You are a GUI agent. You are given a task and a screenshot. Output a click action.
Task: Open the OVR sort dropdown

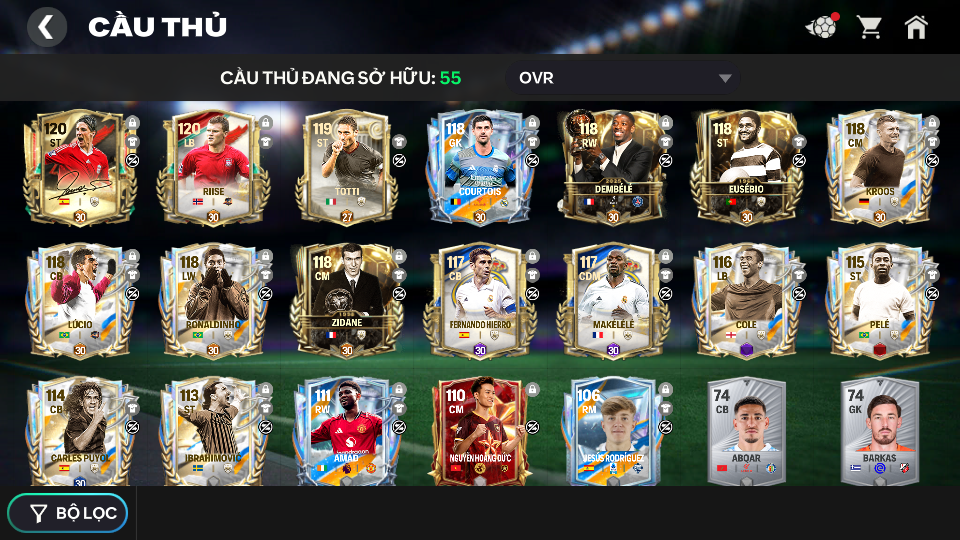point(625,78)
